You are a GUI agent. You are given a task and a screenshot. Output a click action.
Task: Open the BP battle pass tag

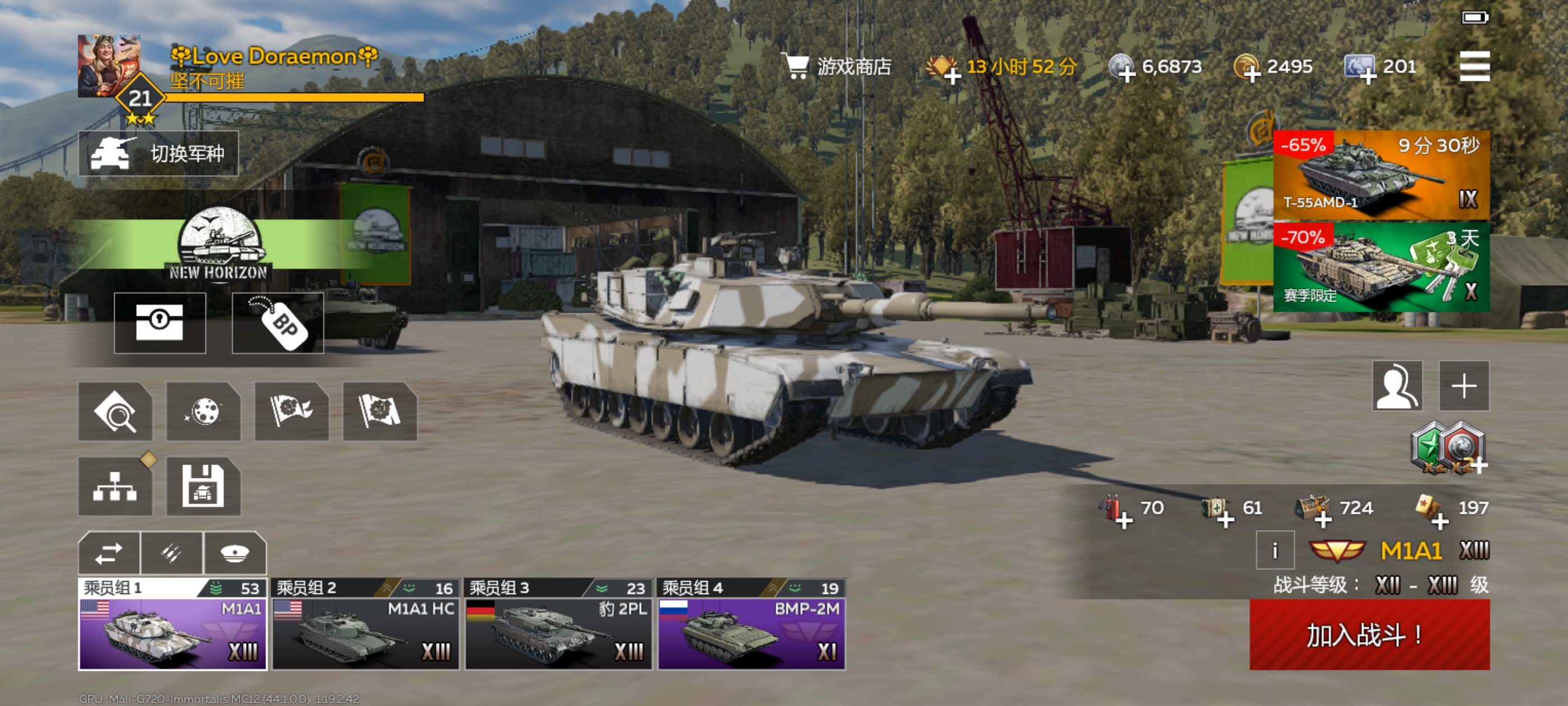278,323
